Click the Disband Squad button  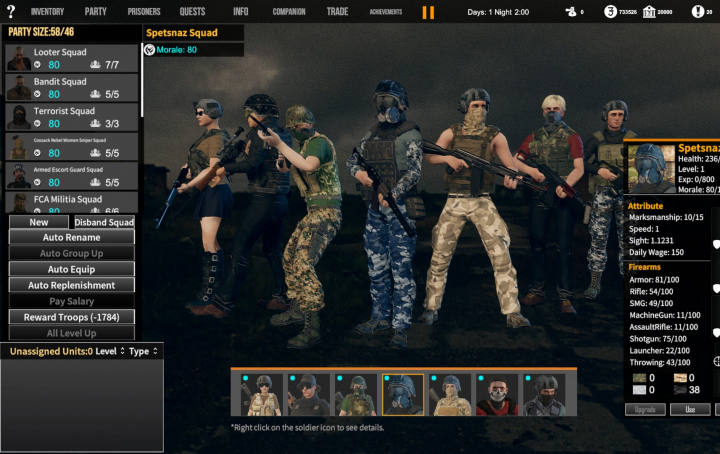tap(104, 222)
